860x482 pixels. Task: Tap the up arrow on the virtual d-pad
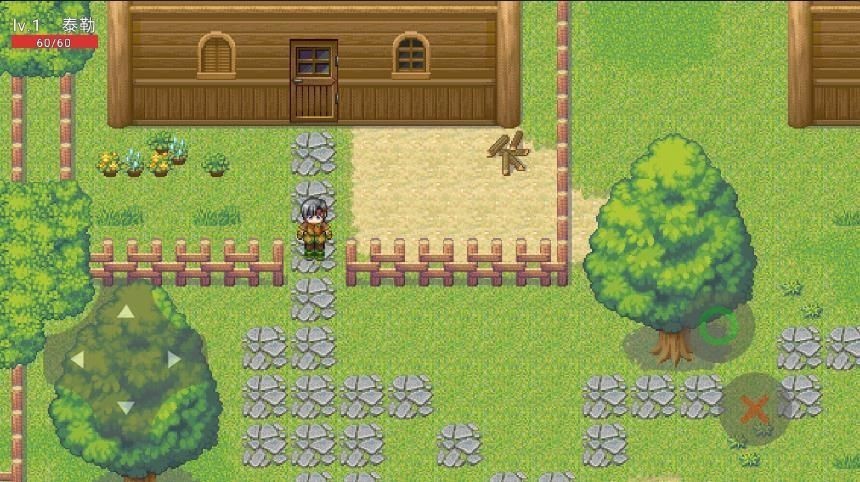click(126, 311)
